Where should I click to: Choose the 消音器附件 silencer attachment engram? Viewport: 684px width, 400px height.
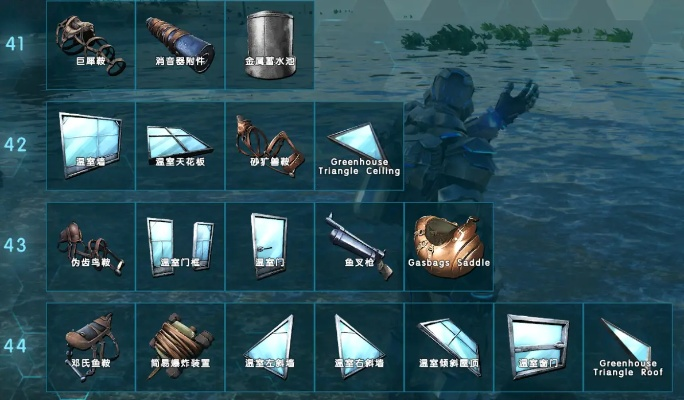click(x=180, y=45)
